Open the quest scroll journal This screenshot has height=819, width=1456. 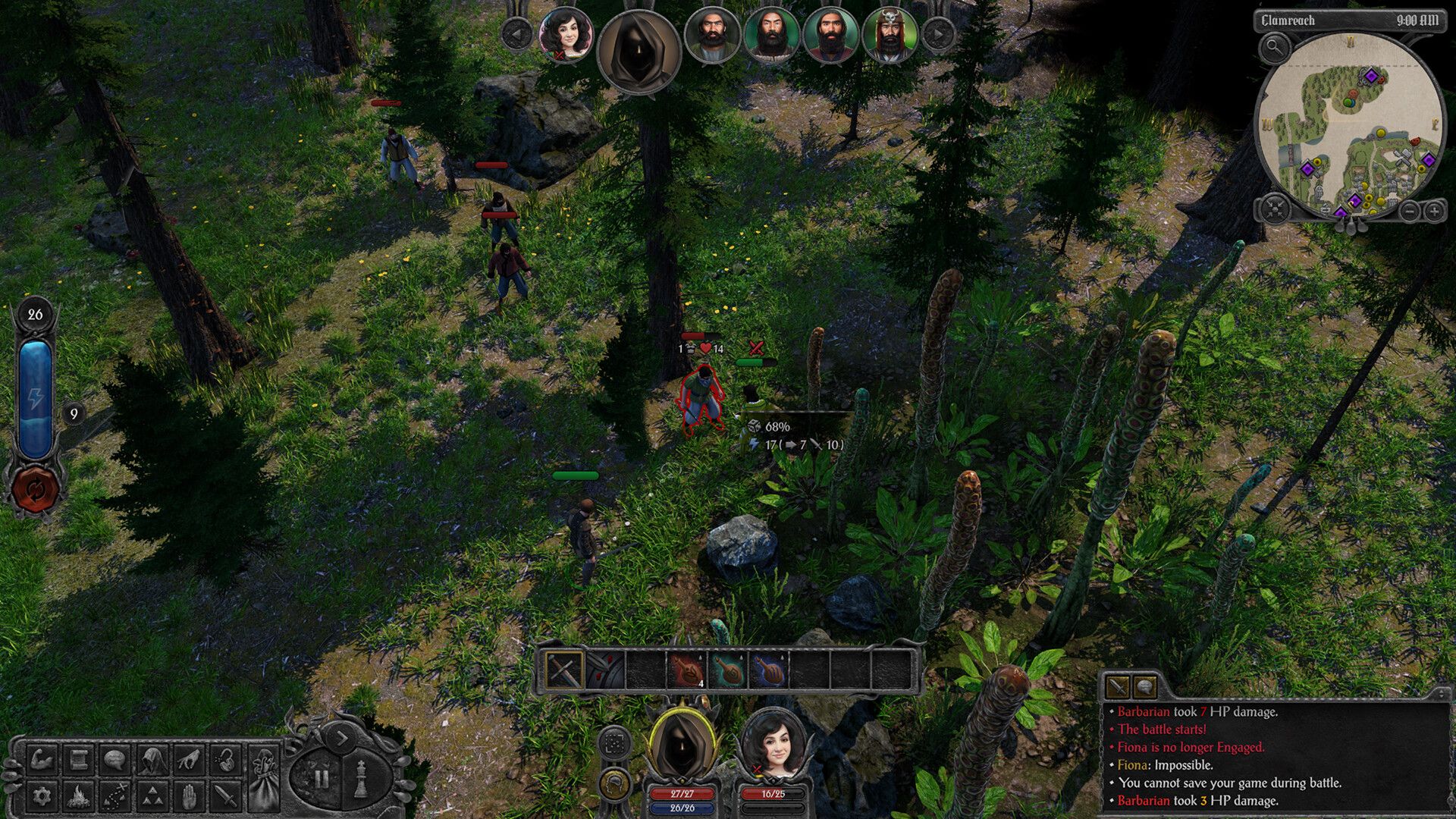(x=79, y=759)
